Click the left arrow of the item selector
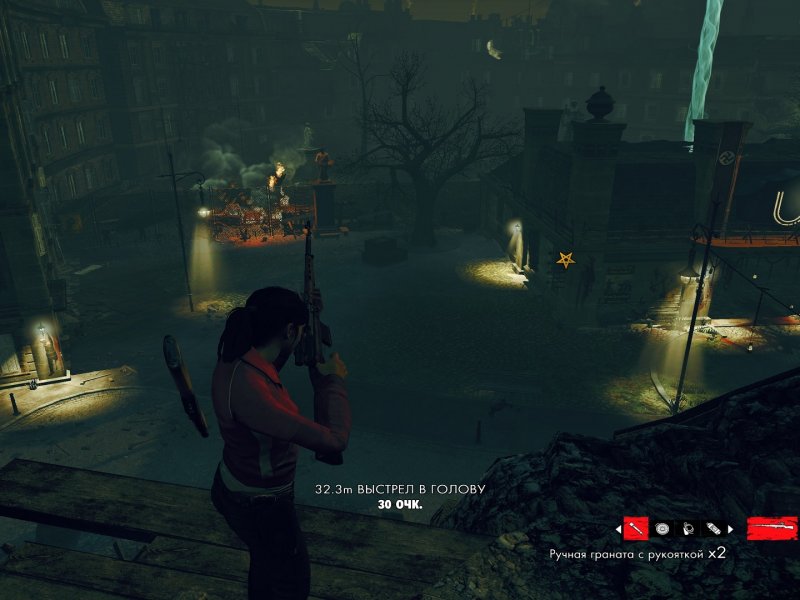 [617, 528]
